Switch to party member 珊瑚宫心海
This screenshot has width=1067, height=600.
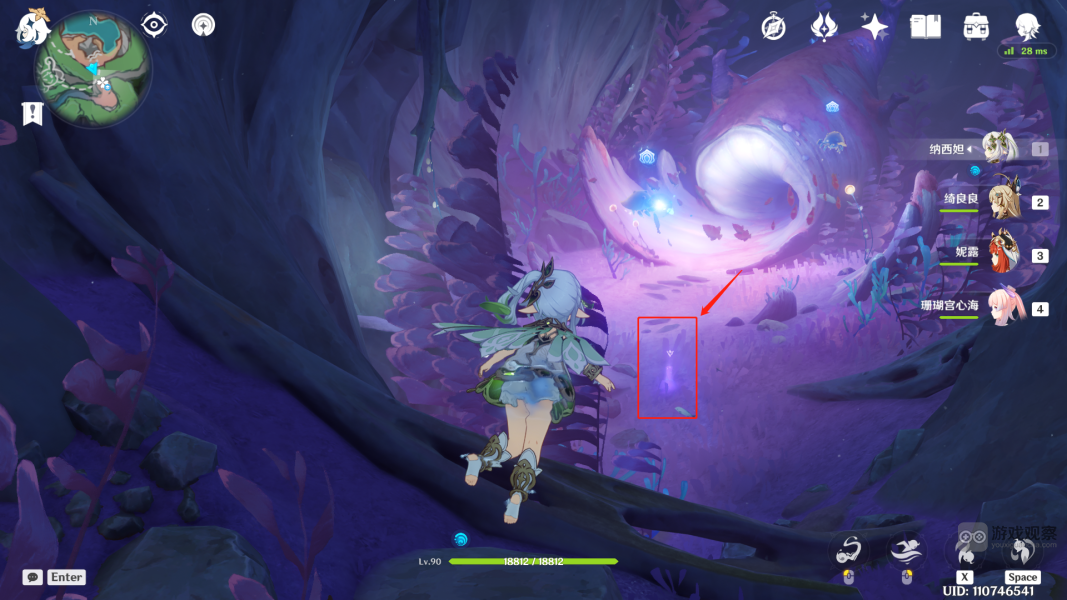click(1005, 307)
